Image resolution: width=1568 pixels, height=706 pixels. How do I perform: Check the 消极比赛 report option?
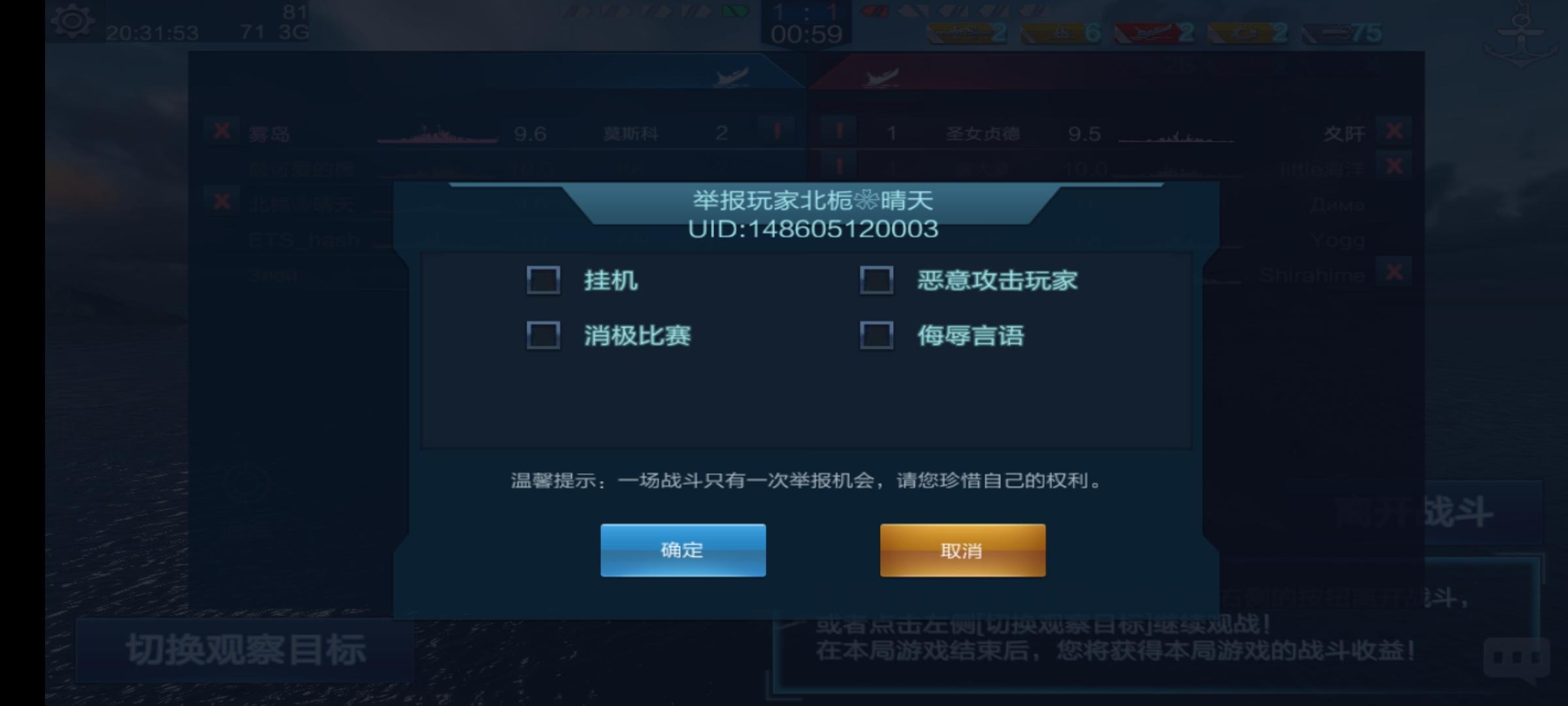(543, 334)
